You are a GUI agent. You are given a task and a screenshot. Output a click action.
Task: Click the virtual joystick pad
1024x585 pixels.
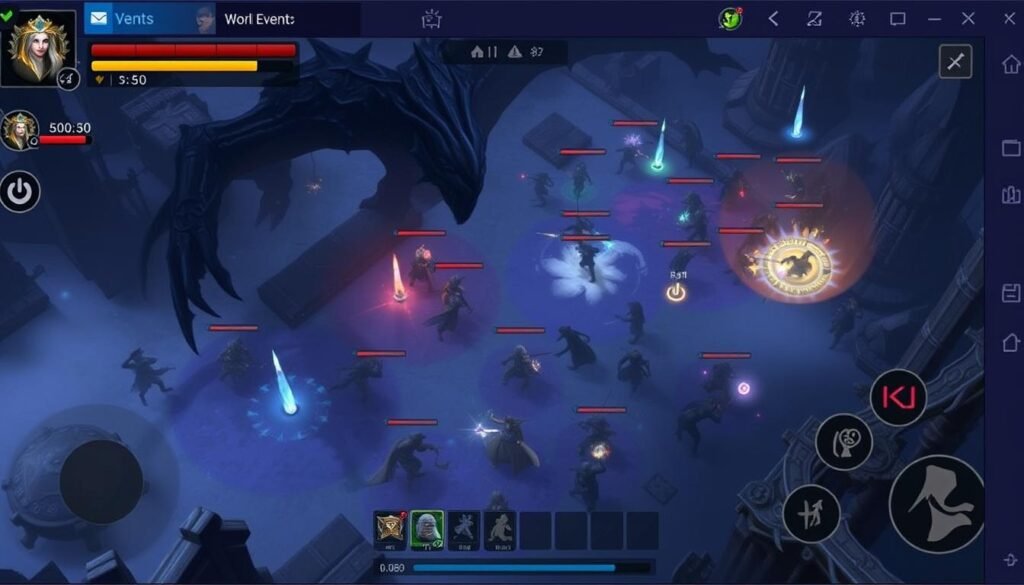click(x=100, y=480)
